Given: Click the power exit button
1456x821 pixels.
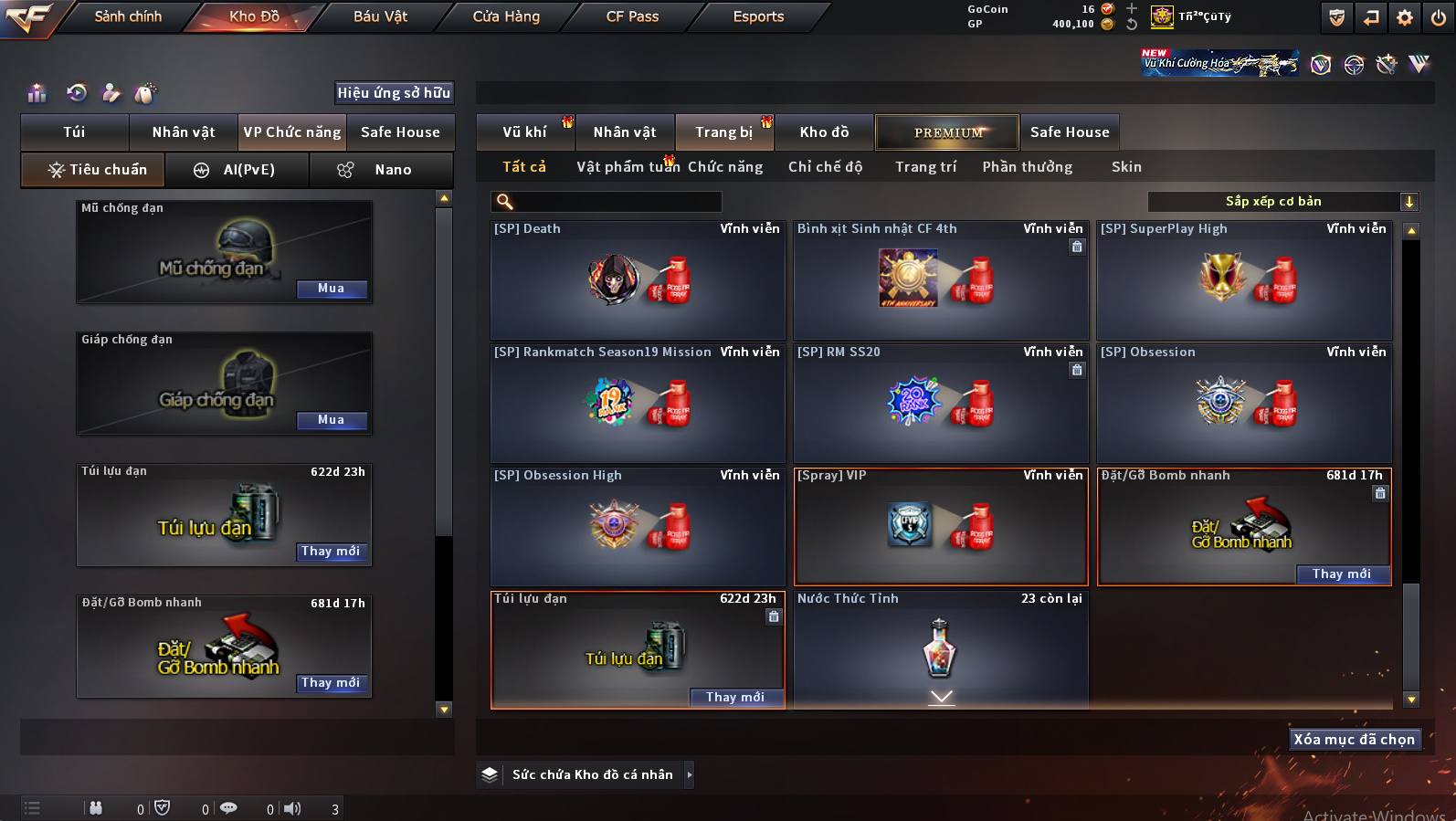Looking at the screenshot, I should [1439, 17].
